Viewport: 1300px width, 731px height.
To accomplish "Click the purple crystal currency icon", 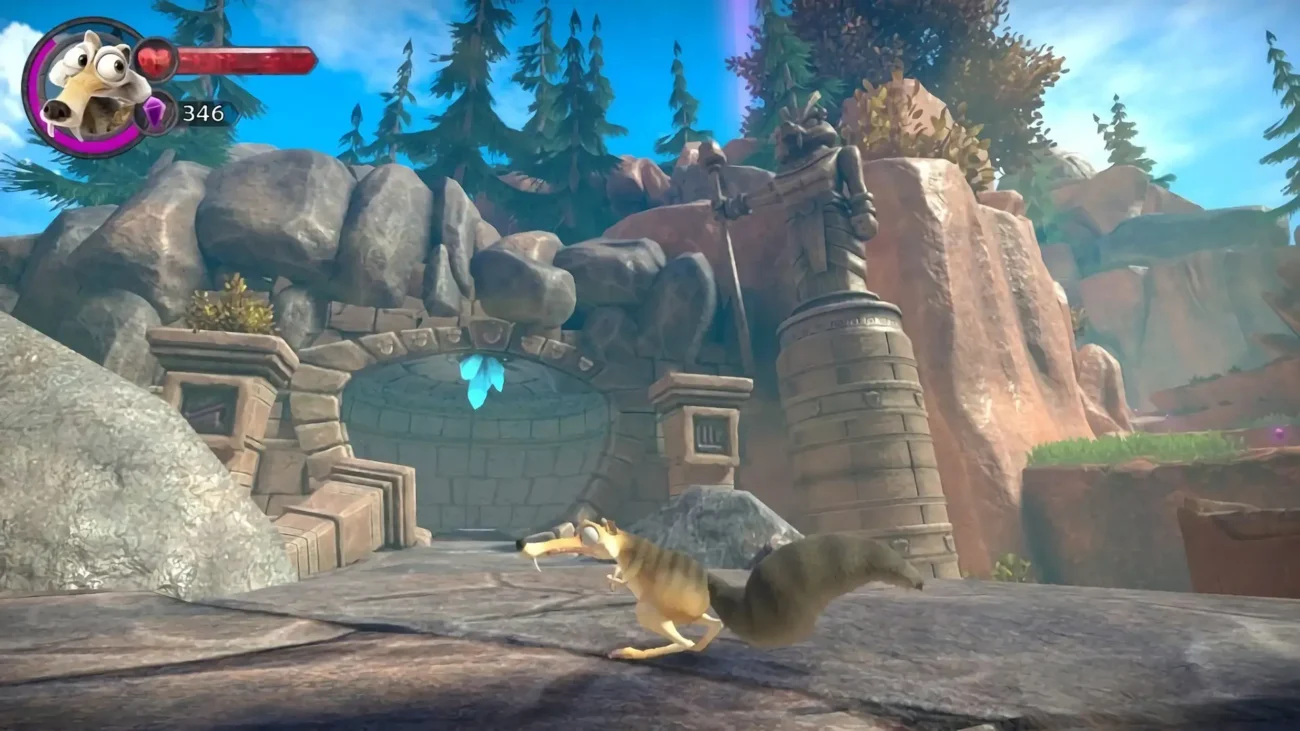I will [x=157, y=112].
